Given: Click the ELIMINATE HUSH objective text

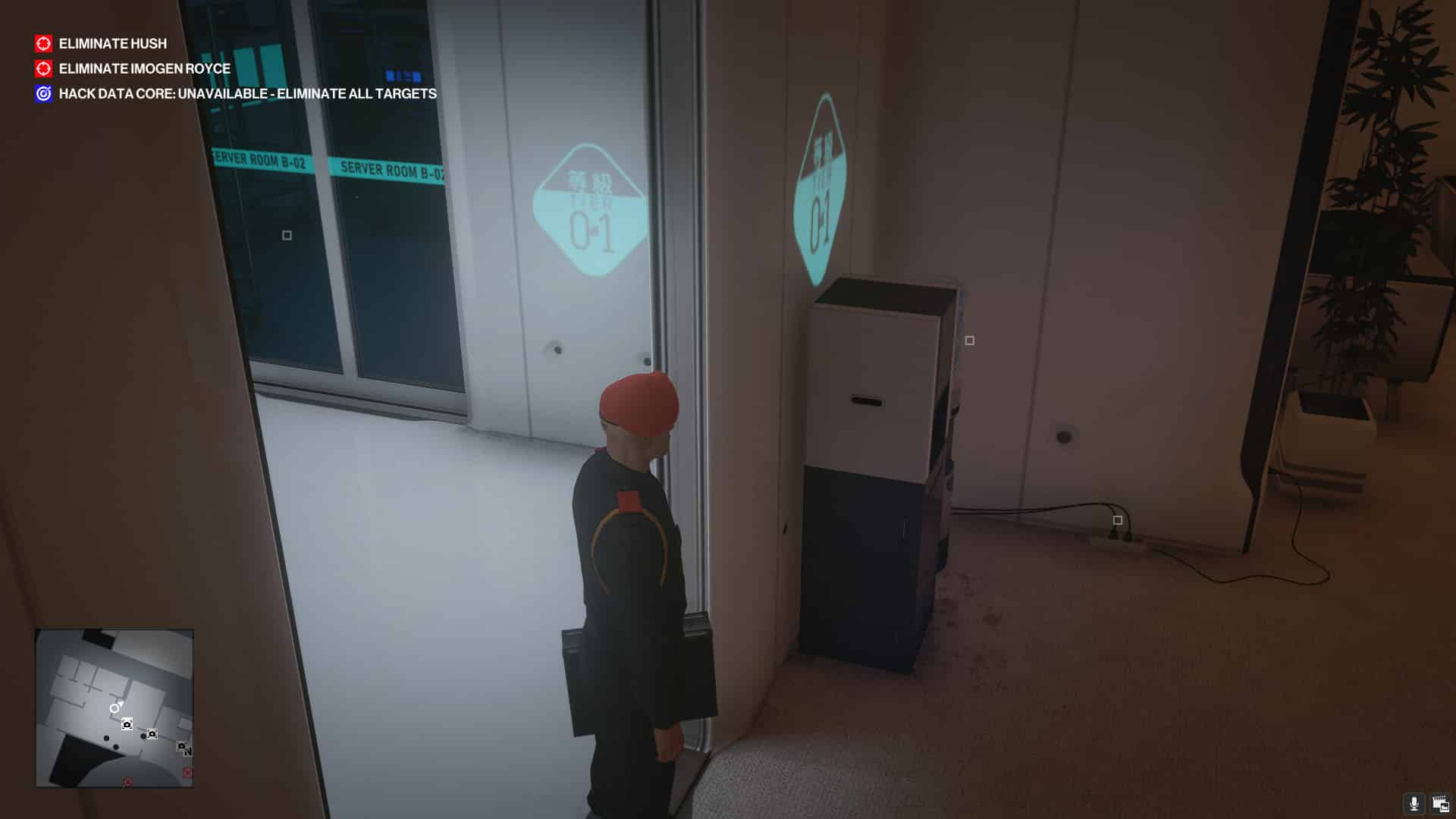Looking at the screenshot, I should pyautogui.click(x=112, y=43).
